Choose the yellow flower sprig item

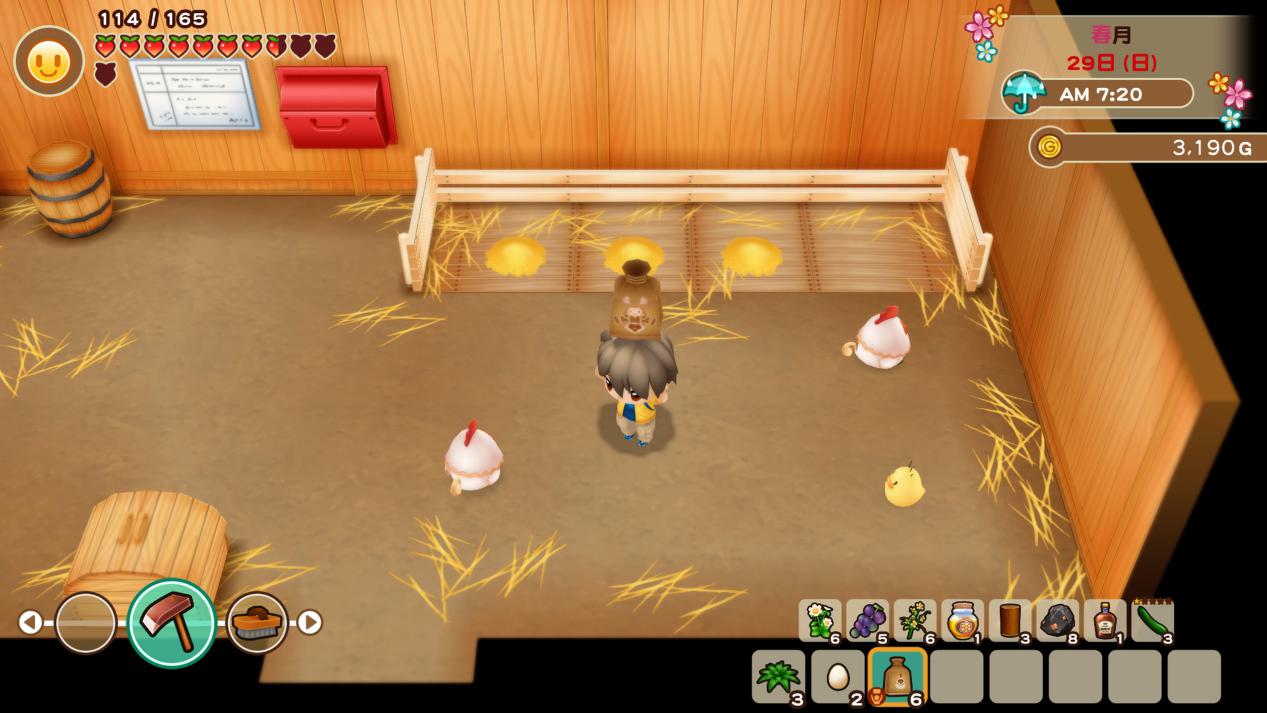914,620
